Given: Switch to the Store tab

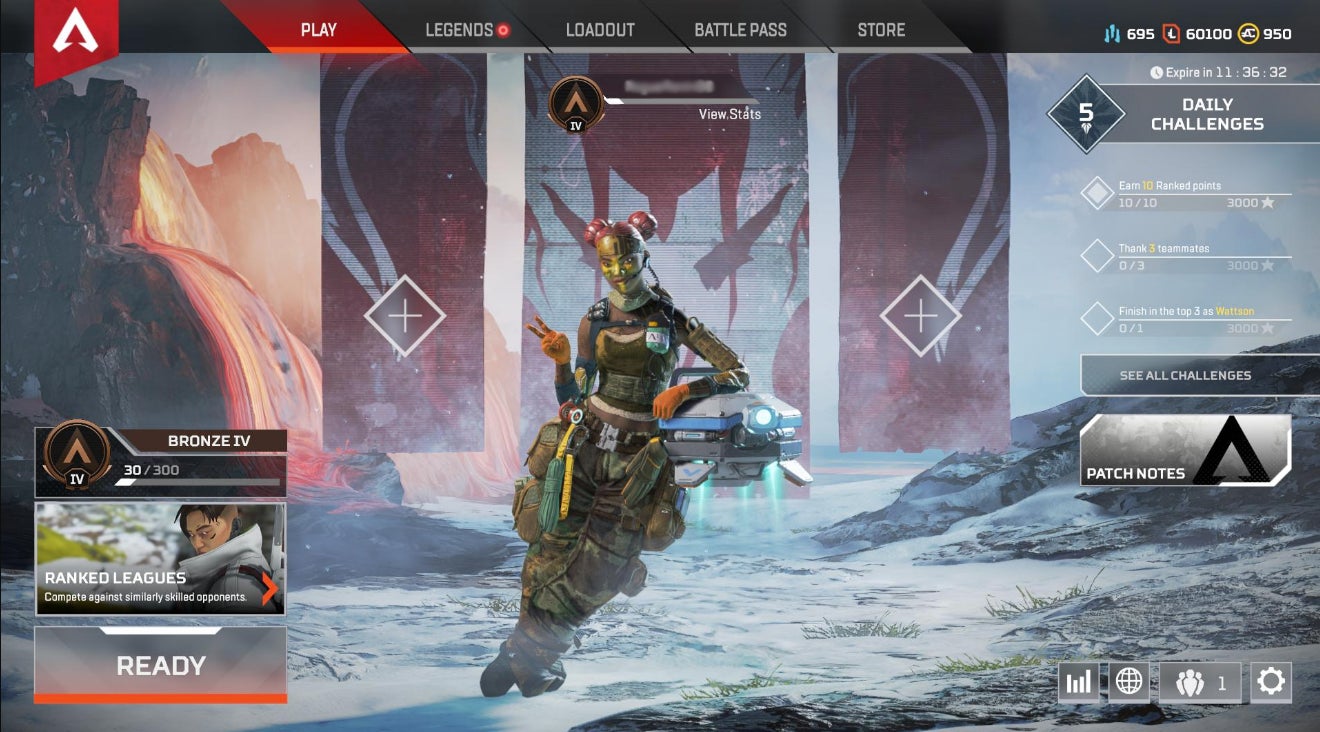Looking at the screenshot, I should pos(881,30).
